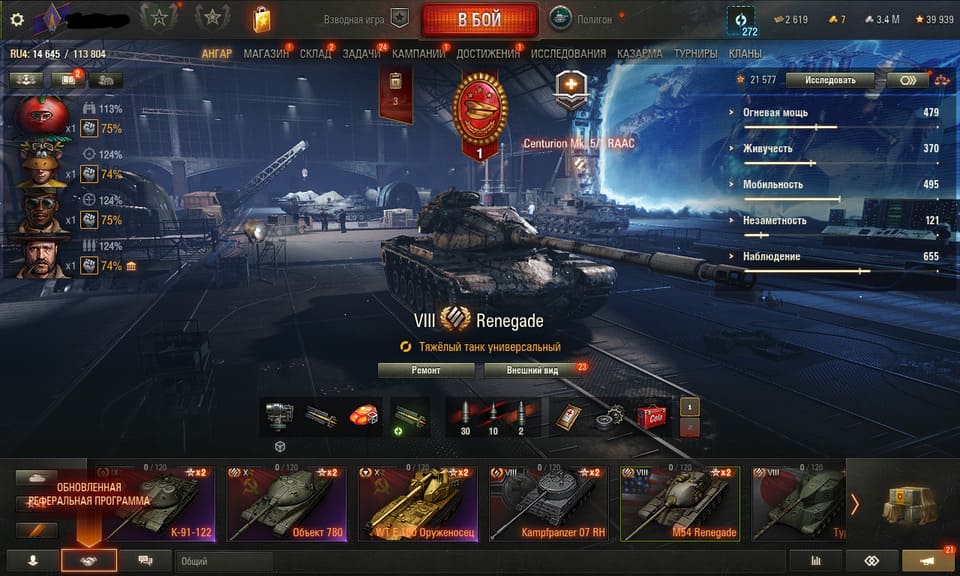Open the СКЛАД depot tab
Screen dimensions: 960x576
[x=315, y=53]
